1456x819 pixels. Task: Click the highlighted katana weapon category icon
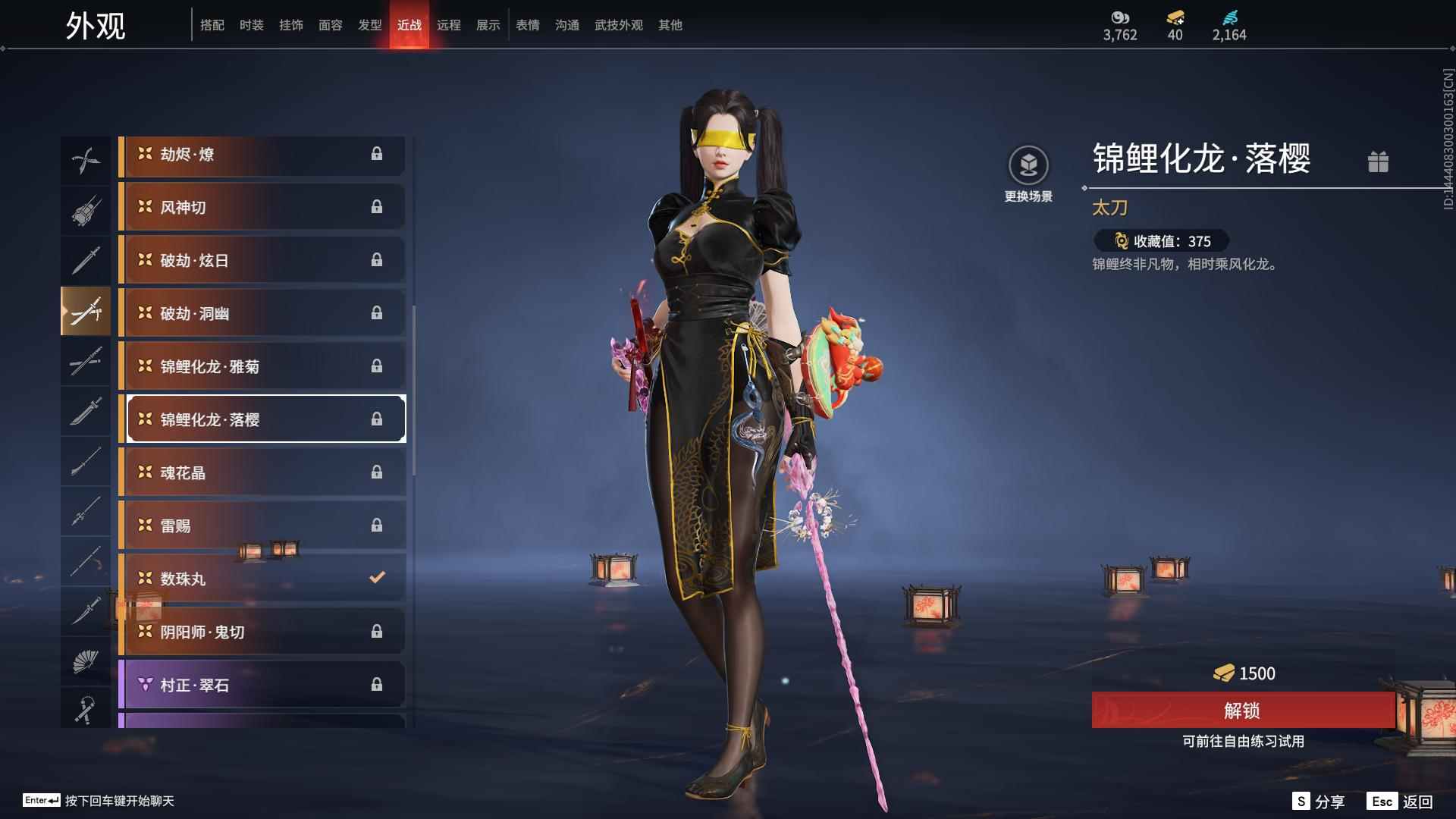[86, 310]
